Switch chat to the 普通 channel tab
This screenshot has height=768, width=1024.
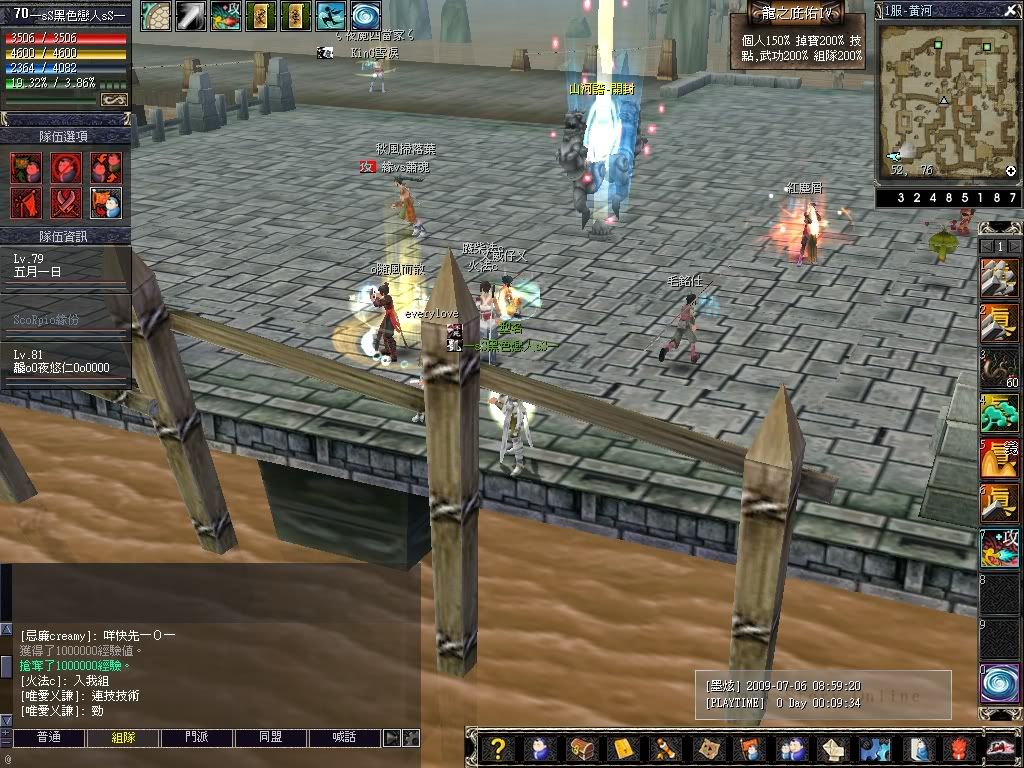[48, 738]
